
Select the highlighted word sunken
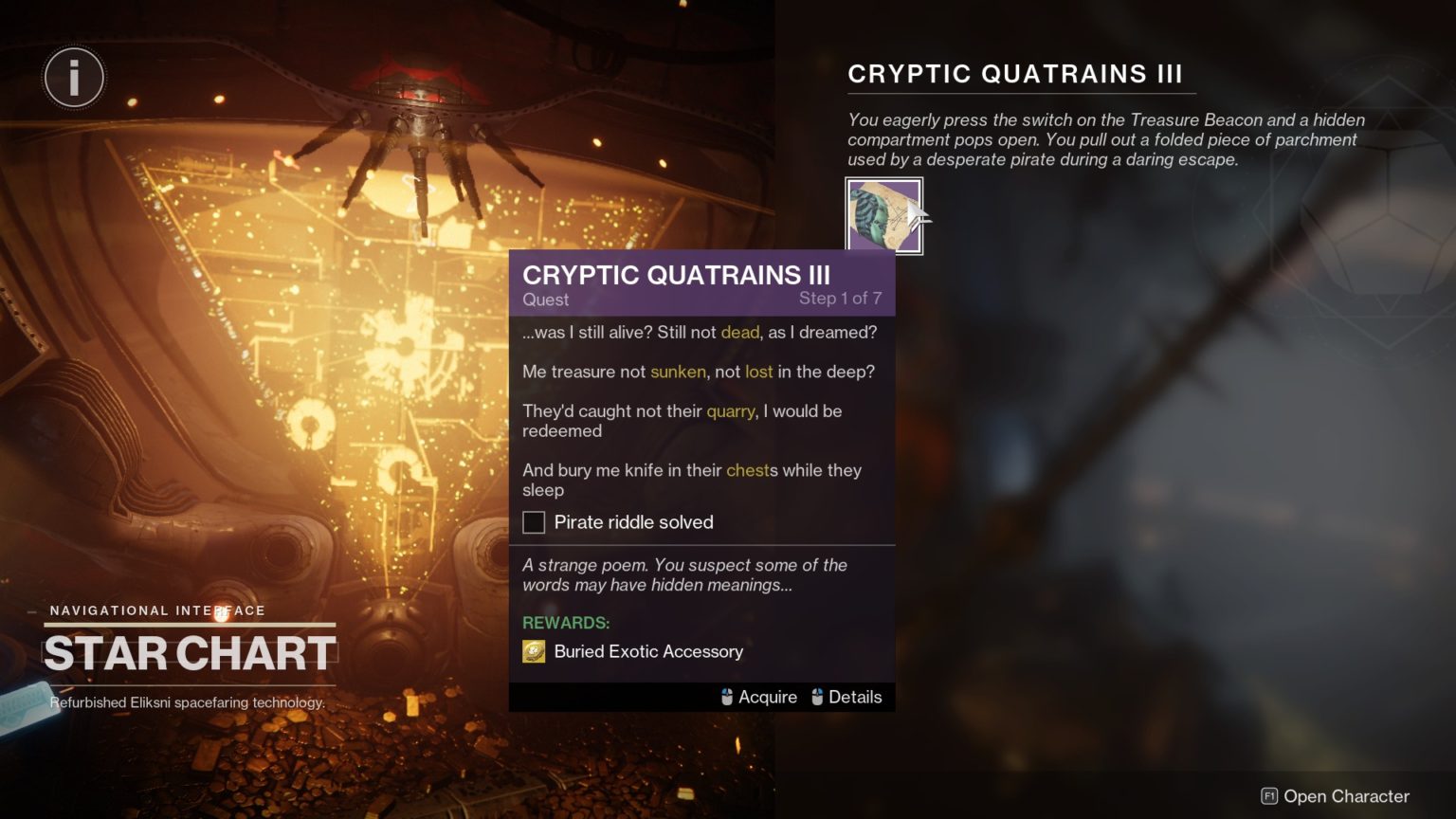(x=677, y=372)
